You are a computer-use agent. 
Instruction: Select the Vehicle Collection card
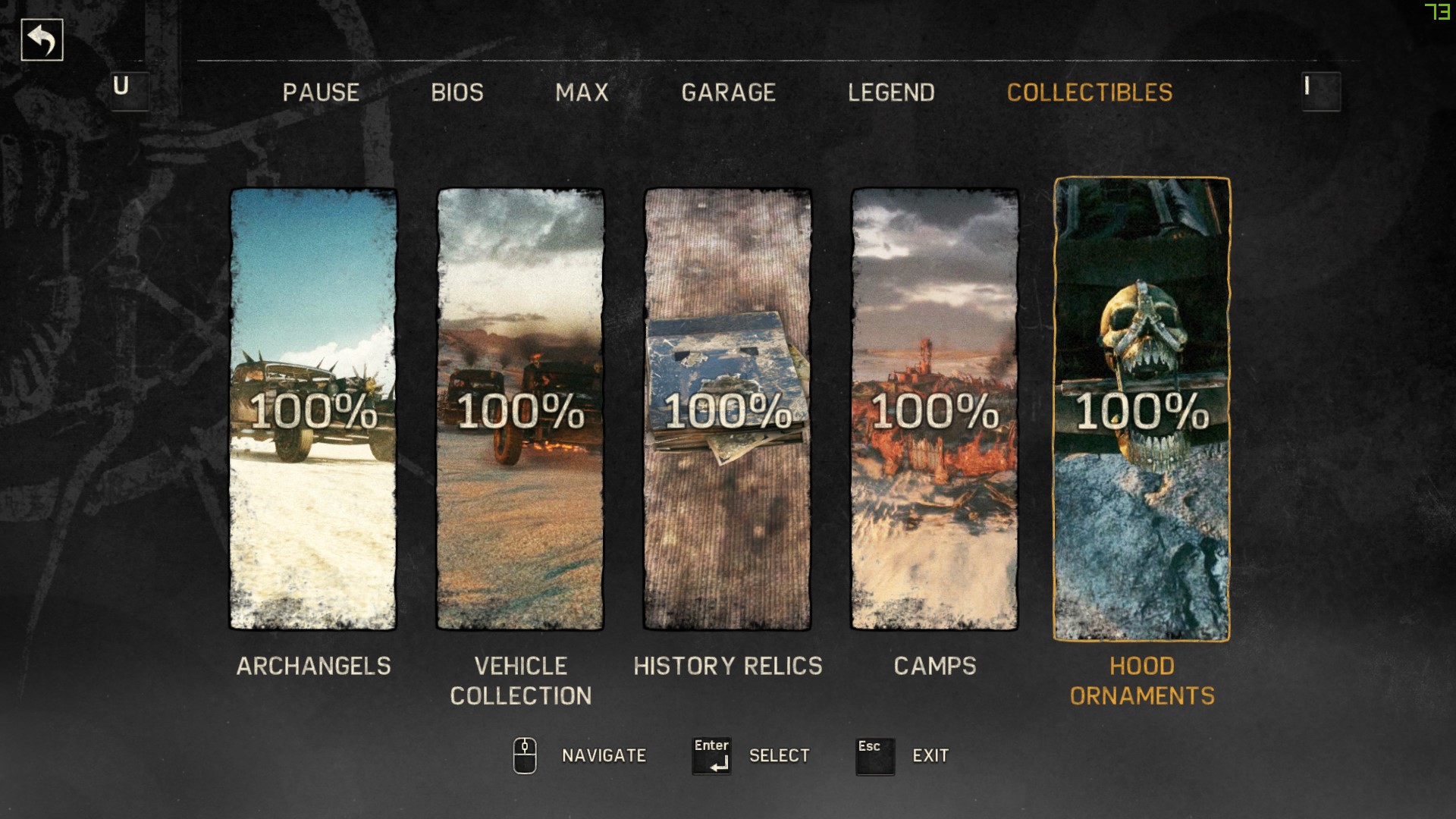click(520, 409)
